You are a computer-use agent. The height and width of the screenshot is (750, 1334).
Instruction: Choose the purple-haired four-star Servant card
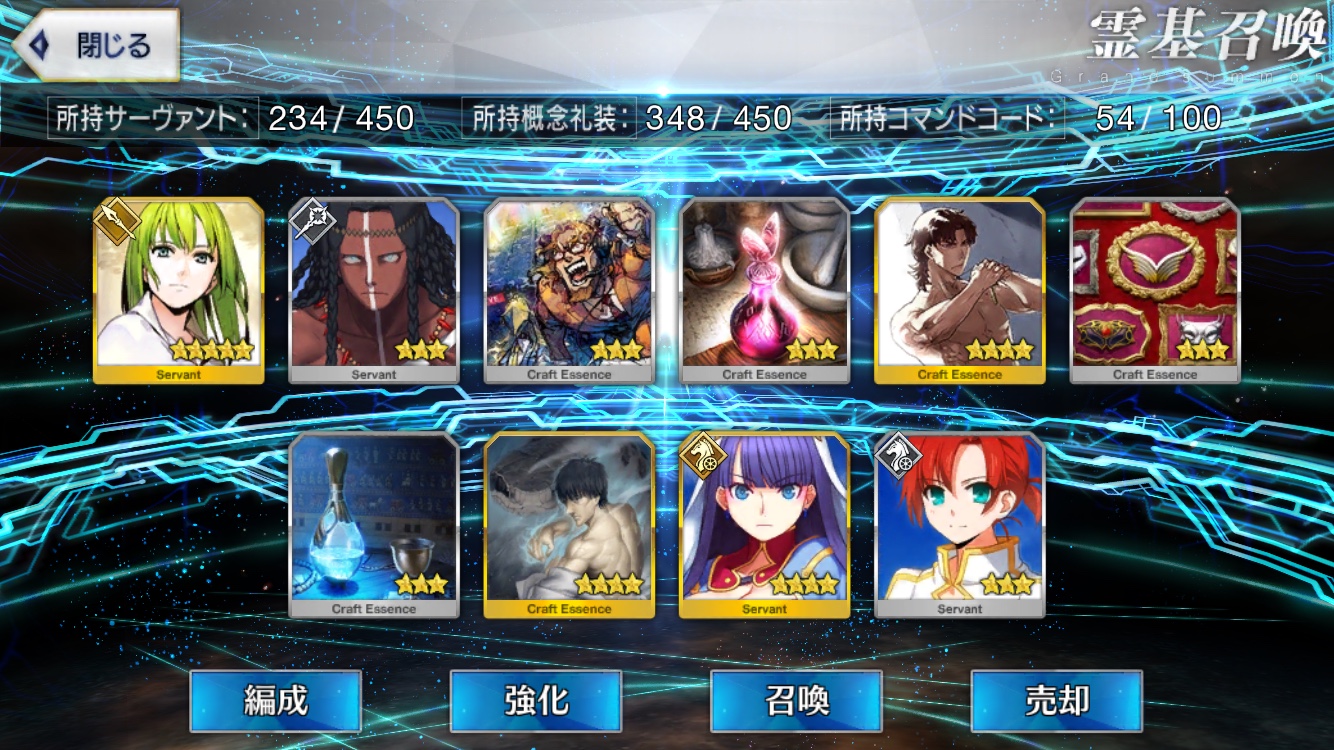pos(765,525)
